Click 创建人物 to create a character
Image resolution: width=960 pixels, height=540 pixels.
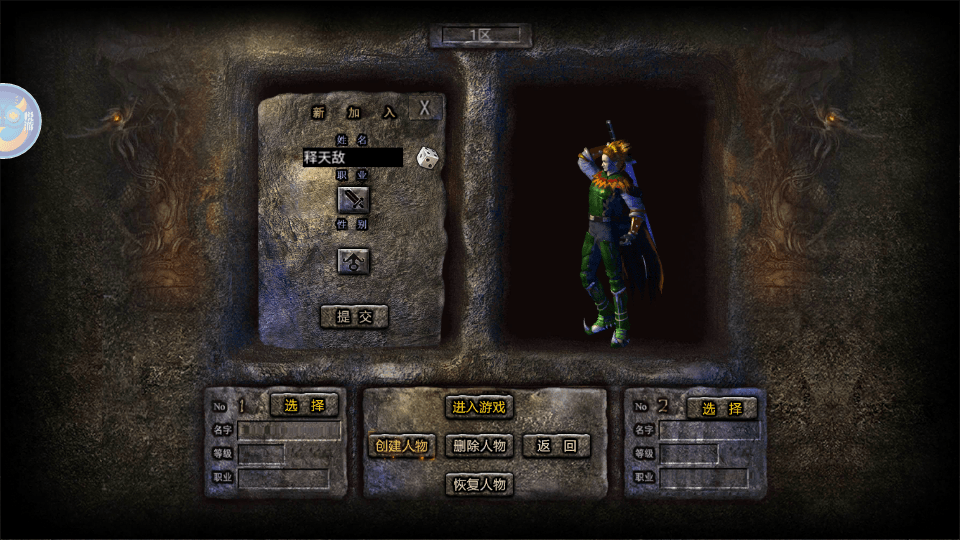point(401,445)
